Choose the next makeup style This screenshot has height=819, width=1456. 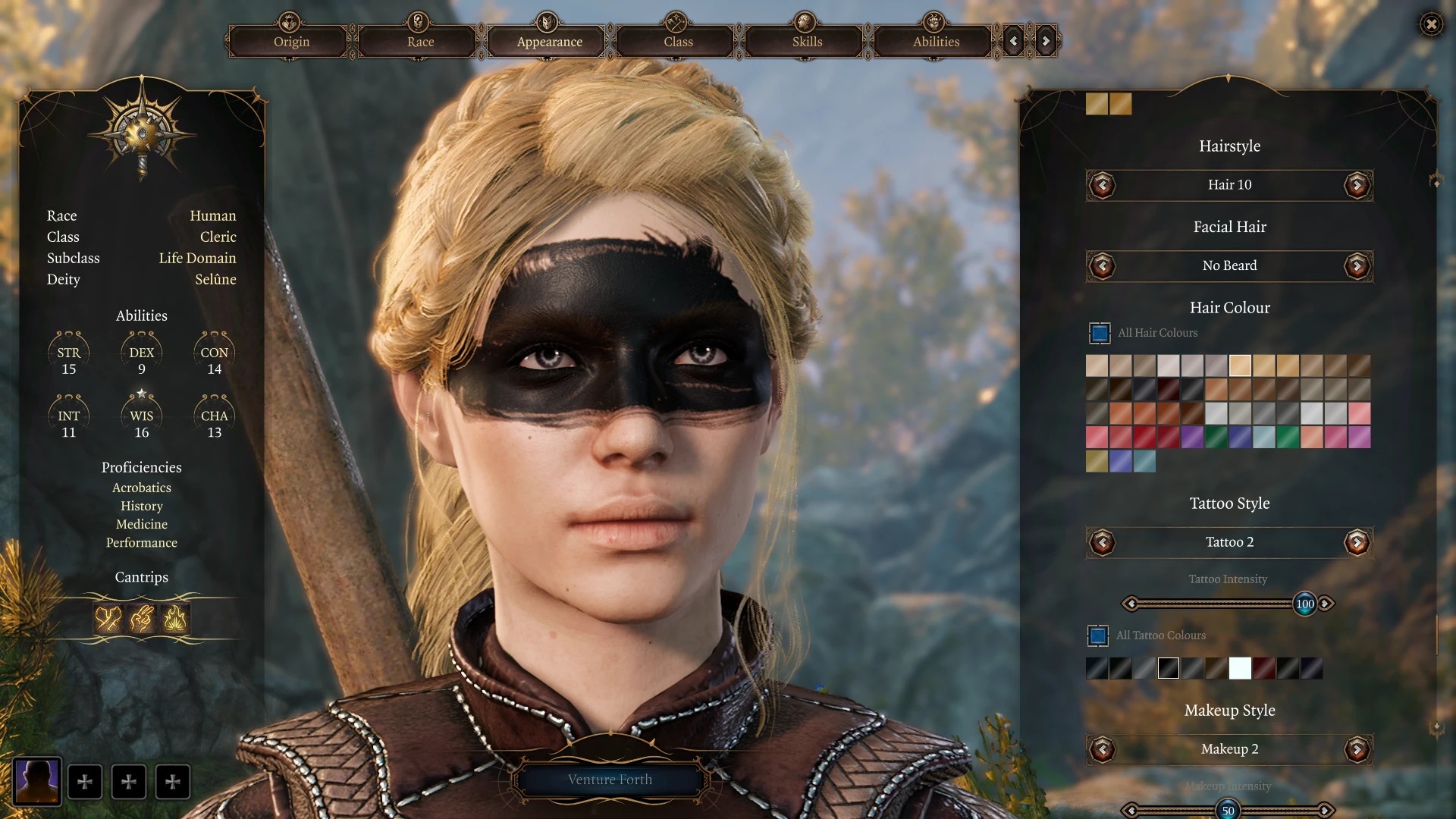point(1357,749)
